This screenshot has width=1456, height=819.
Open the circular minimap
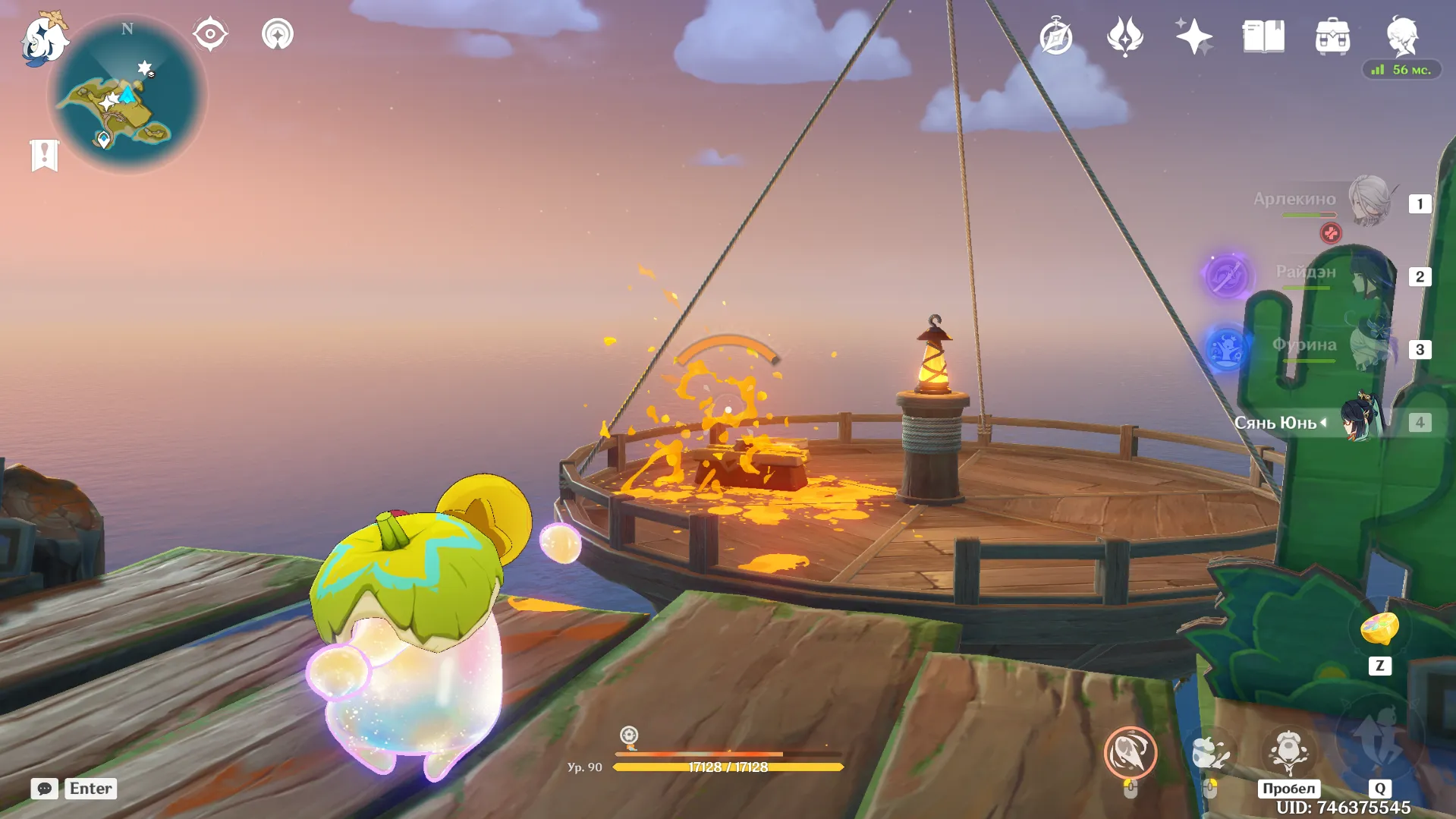[x=127, y=95]
